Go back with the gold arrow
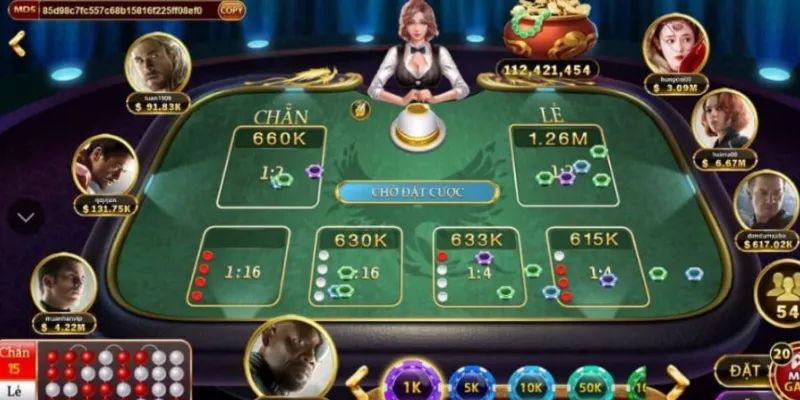The width and height of the screenshot is (800, 400). 17,44
